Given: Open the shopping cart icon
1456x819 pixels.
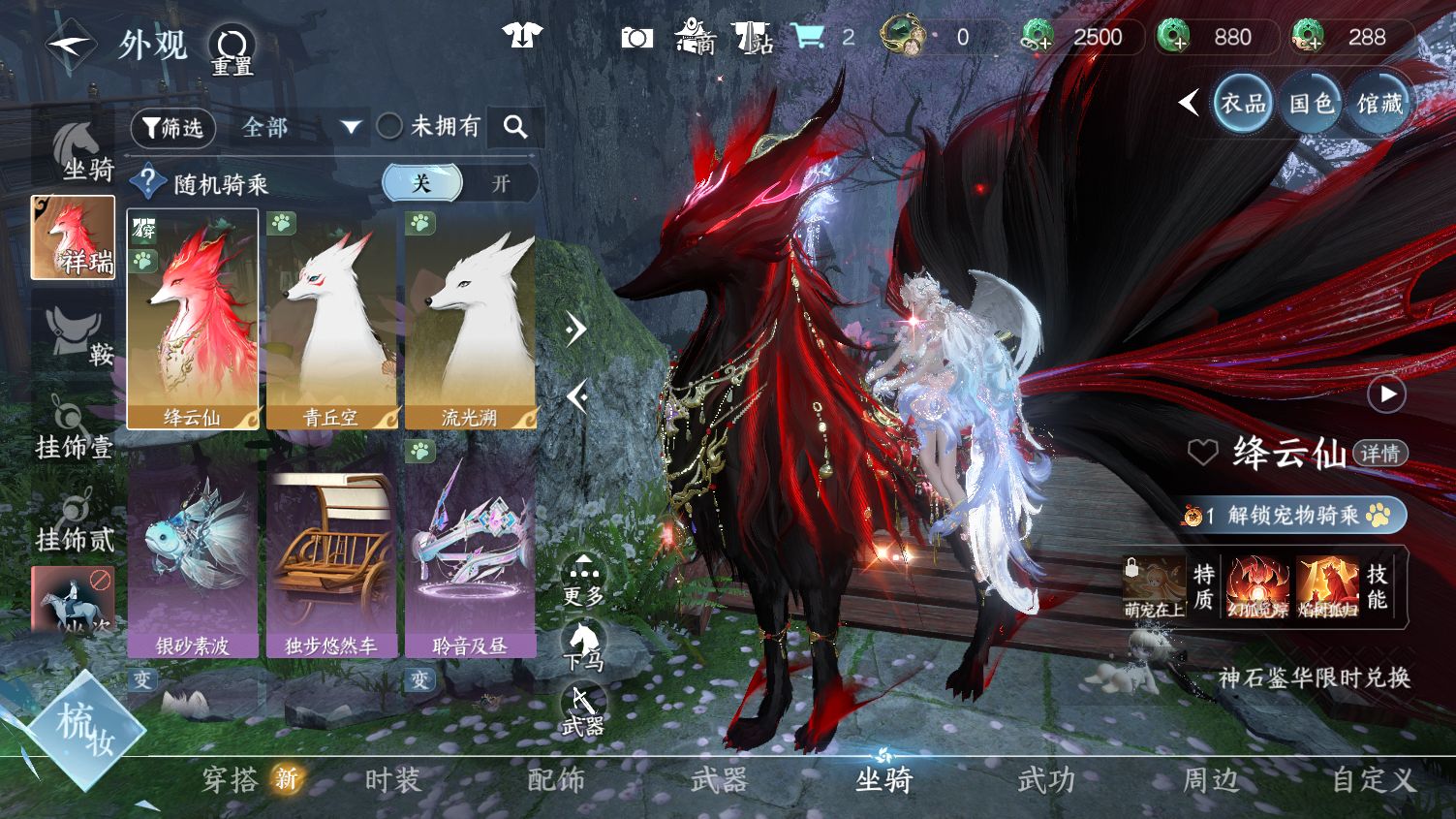Looking at the screenshot, I should [x=807, y=37].
